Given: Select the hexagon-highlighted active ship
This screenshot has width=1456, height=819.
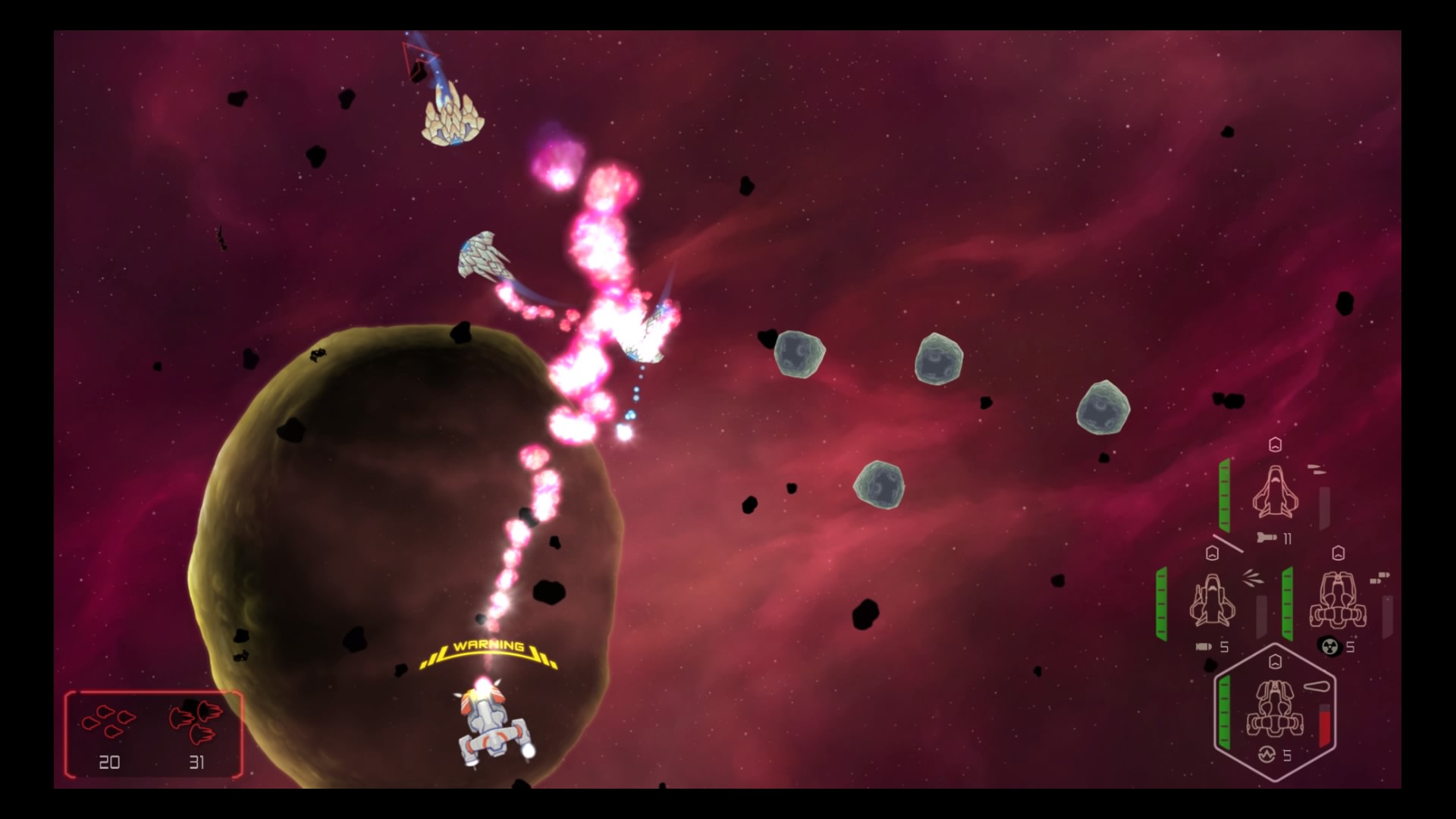Looking at the screenshot, I should click(x=1275, y=709).
